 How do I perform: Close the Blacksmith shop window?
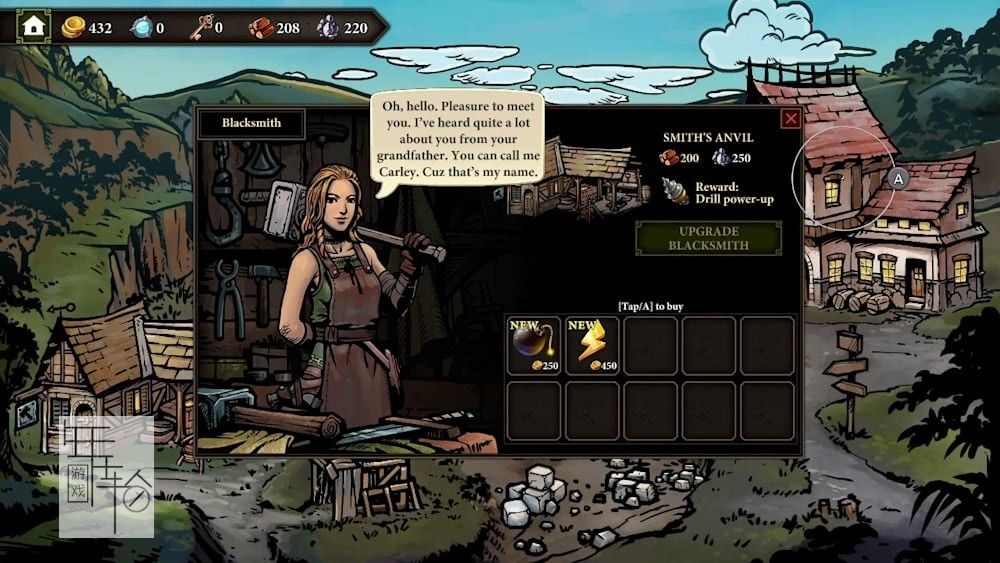[x=790, y=119]
